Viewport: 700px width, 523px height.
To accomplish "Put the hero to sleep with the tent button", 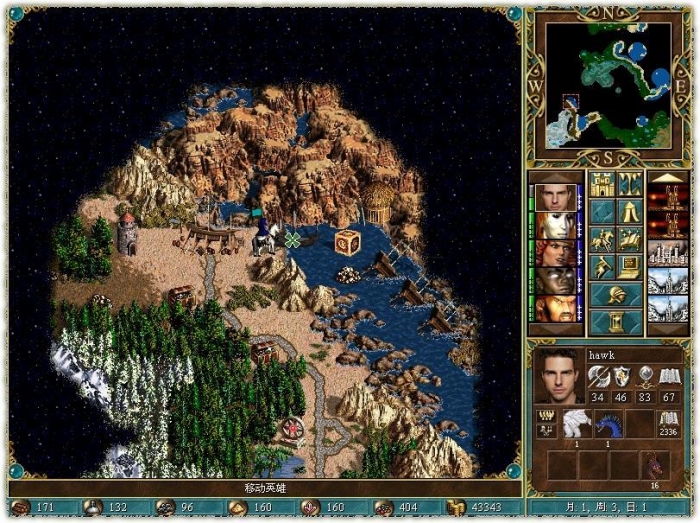I will 630,212.
